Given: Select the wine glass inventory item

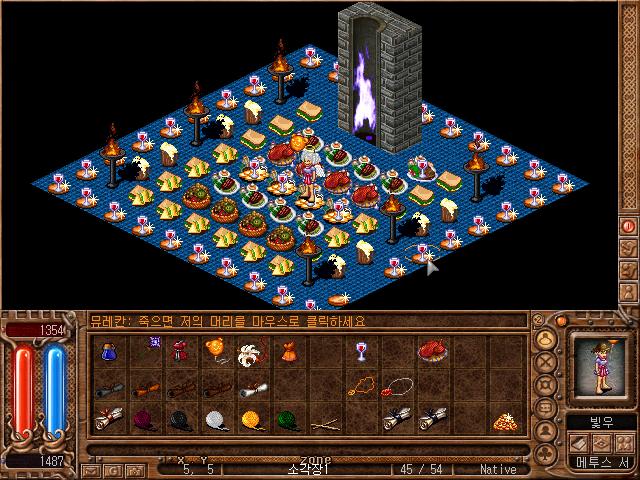Looking at the screenshot, I should click(x=359, y=351).
